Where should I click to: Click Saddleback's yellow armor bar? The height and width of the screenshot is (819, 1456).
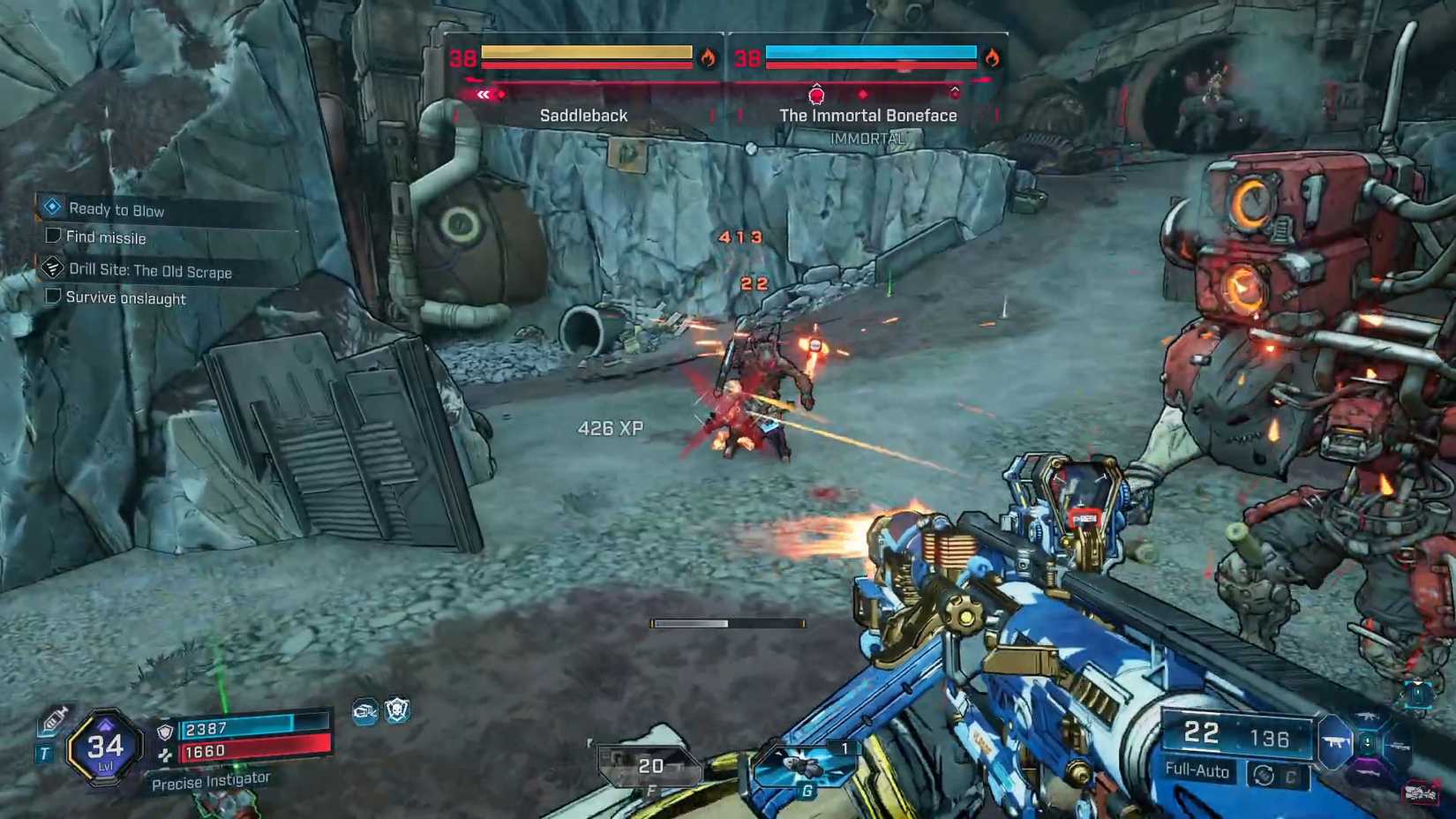[x=587, y=53]
